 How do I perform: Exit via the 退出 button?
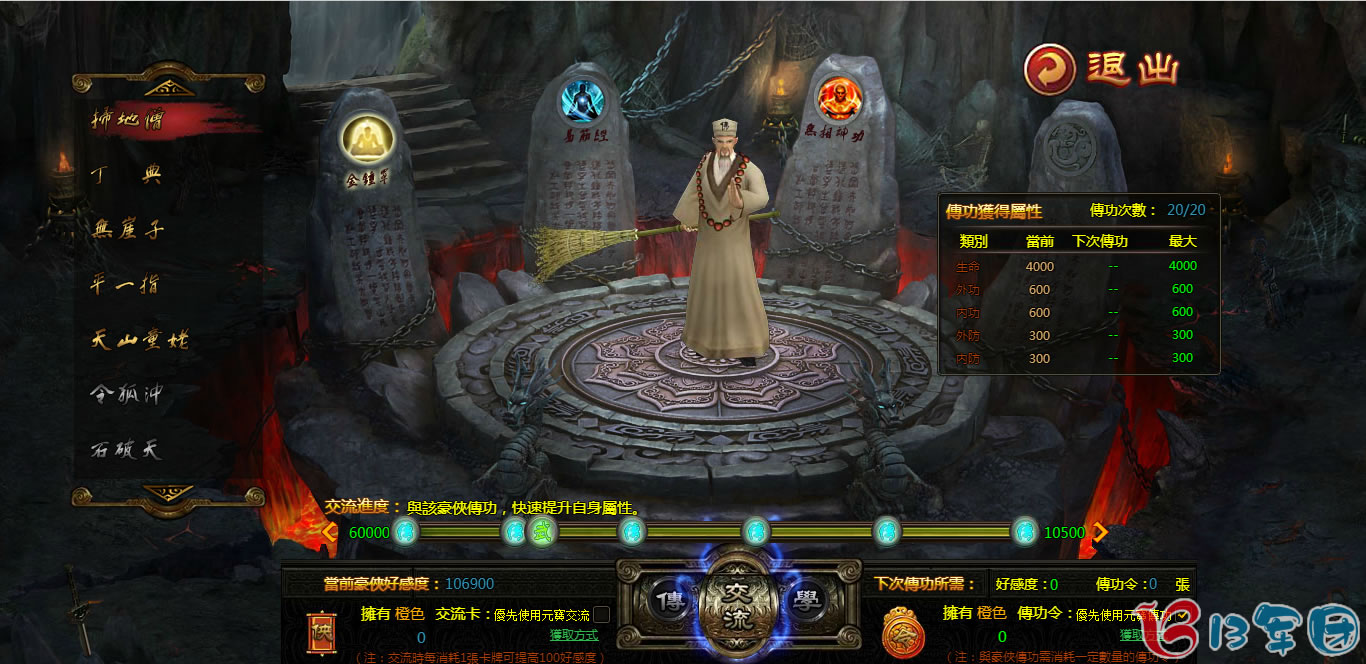pos(1103,69)
